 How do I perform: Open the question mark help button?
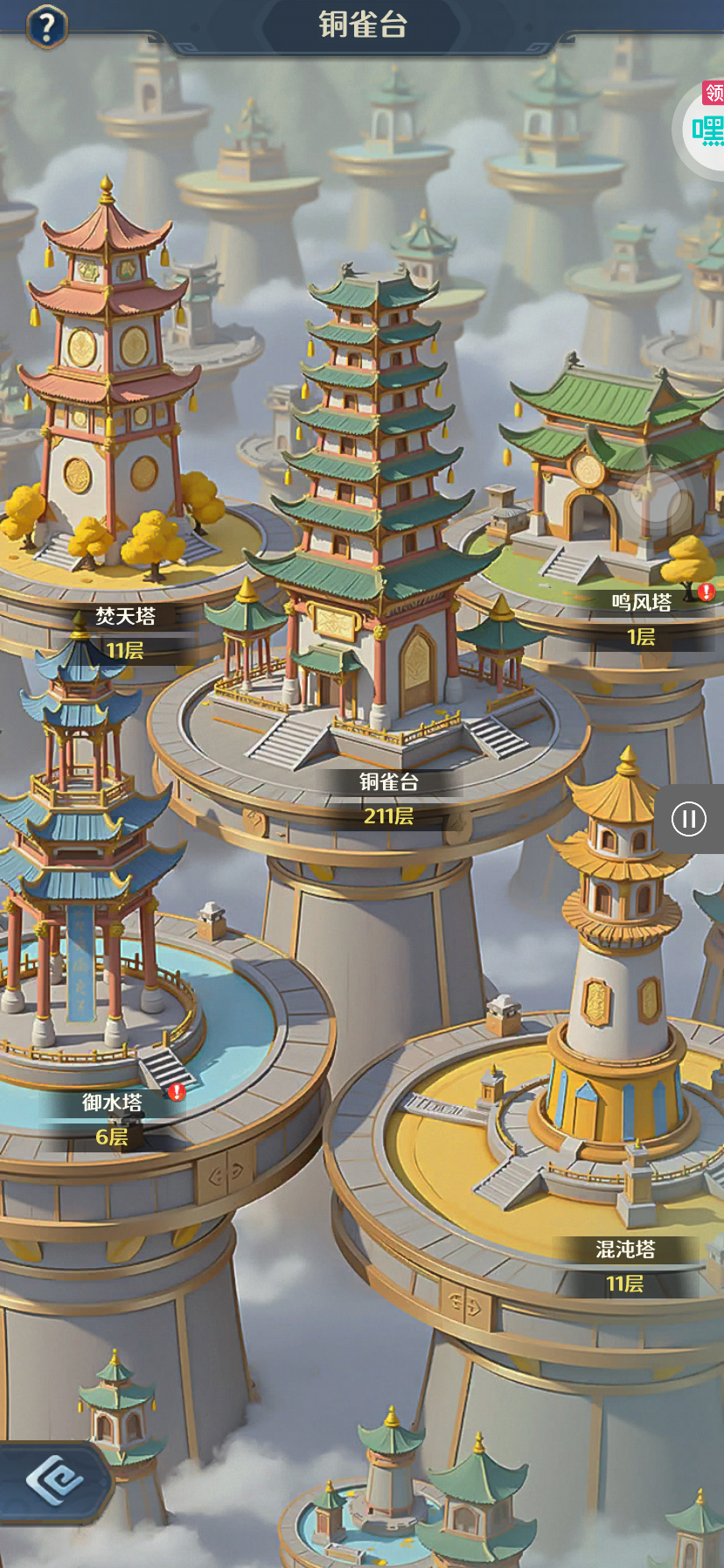pyautogui.click(x=46, y=26)
